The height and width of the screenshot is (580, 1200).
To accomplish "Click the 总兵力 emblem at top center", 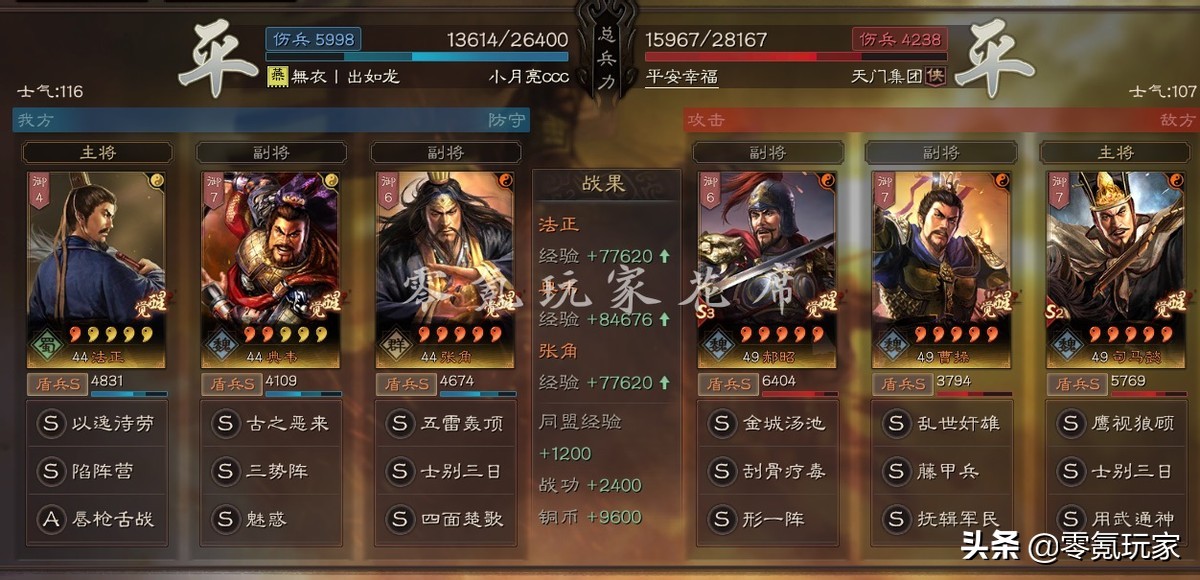I will (606, 48).
